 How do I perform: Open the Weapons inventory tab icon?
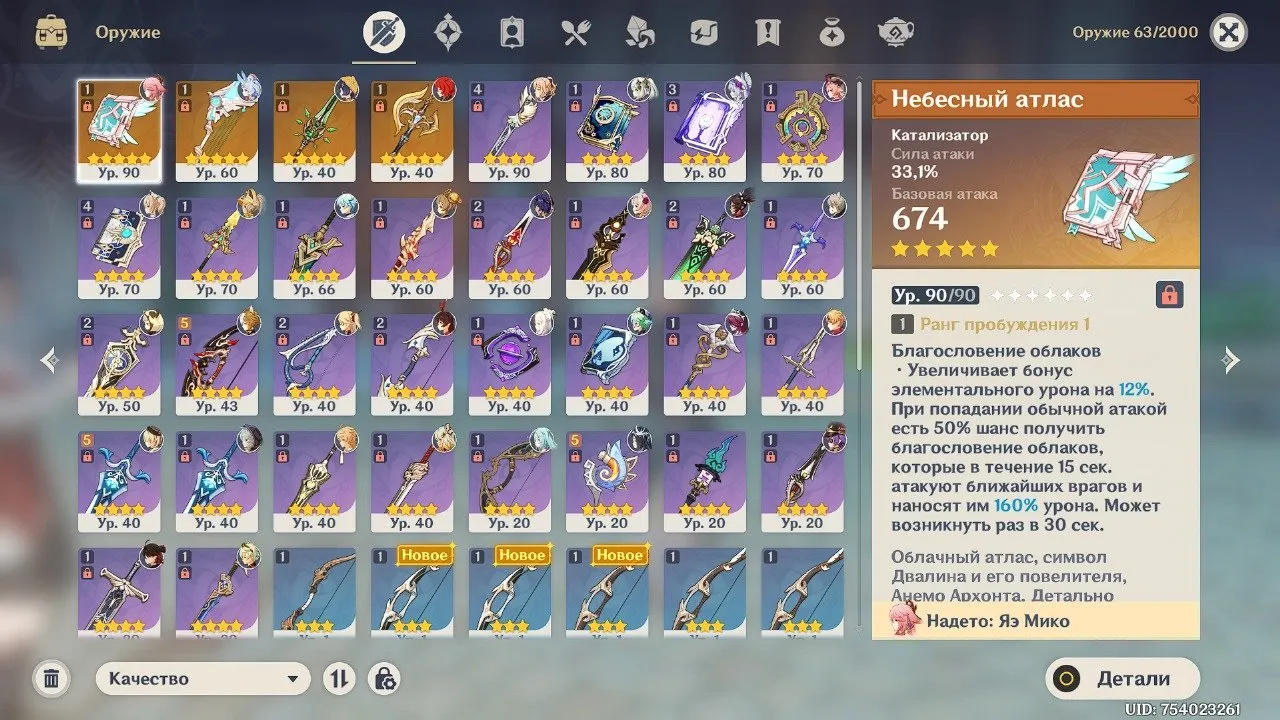383,31
